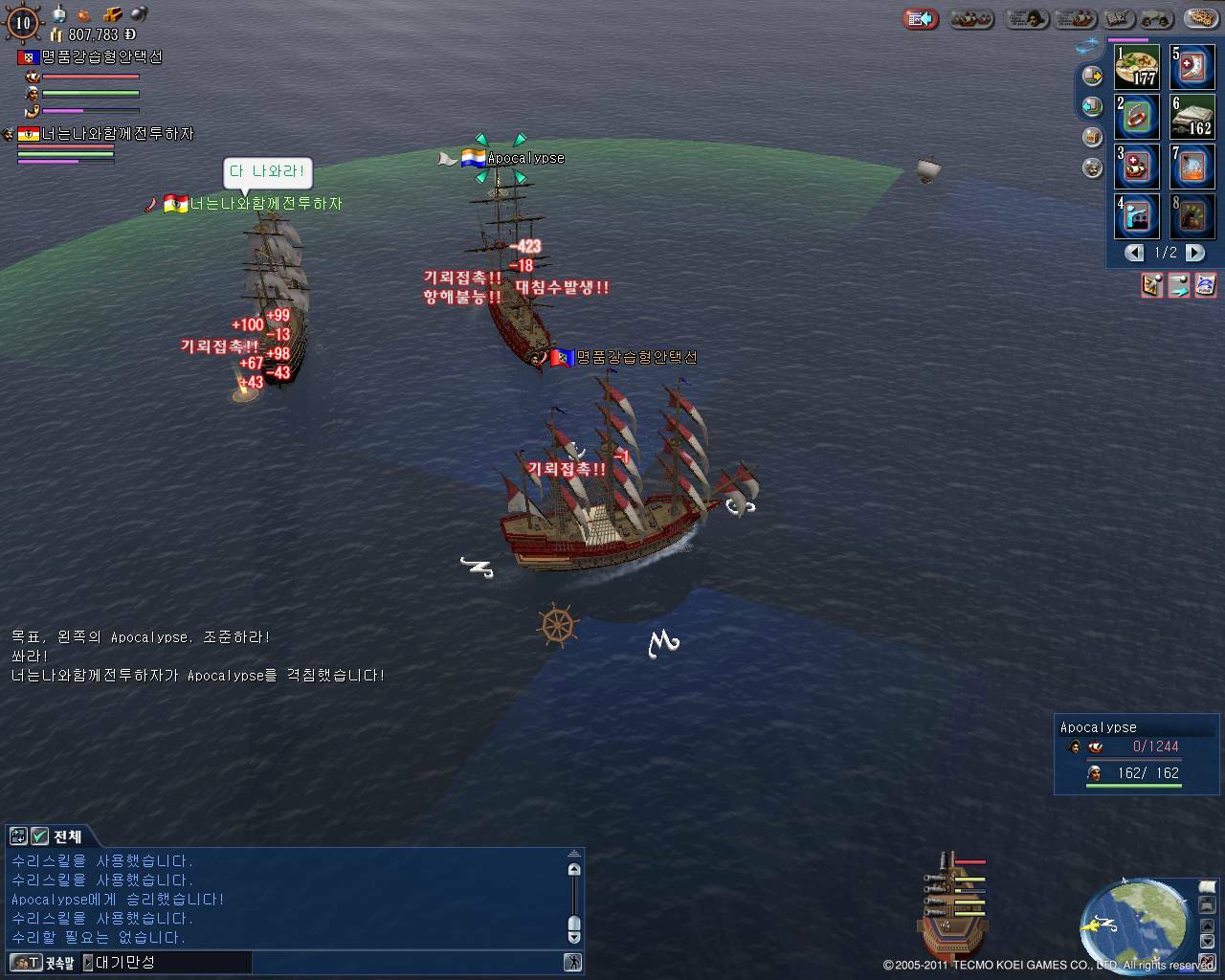Activate the firefighting skill in slot 7
This screenshot has width=1225, height=980.
[1192, 167]
